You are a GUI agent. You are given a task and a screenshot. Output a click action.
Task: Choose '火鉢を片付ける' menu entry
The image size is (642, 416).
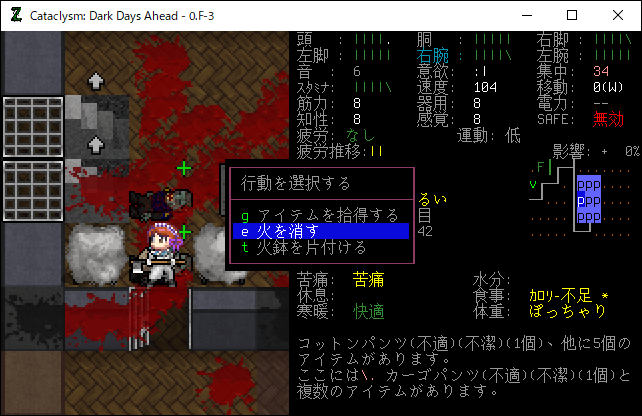320,247
